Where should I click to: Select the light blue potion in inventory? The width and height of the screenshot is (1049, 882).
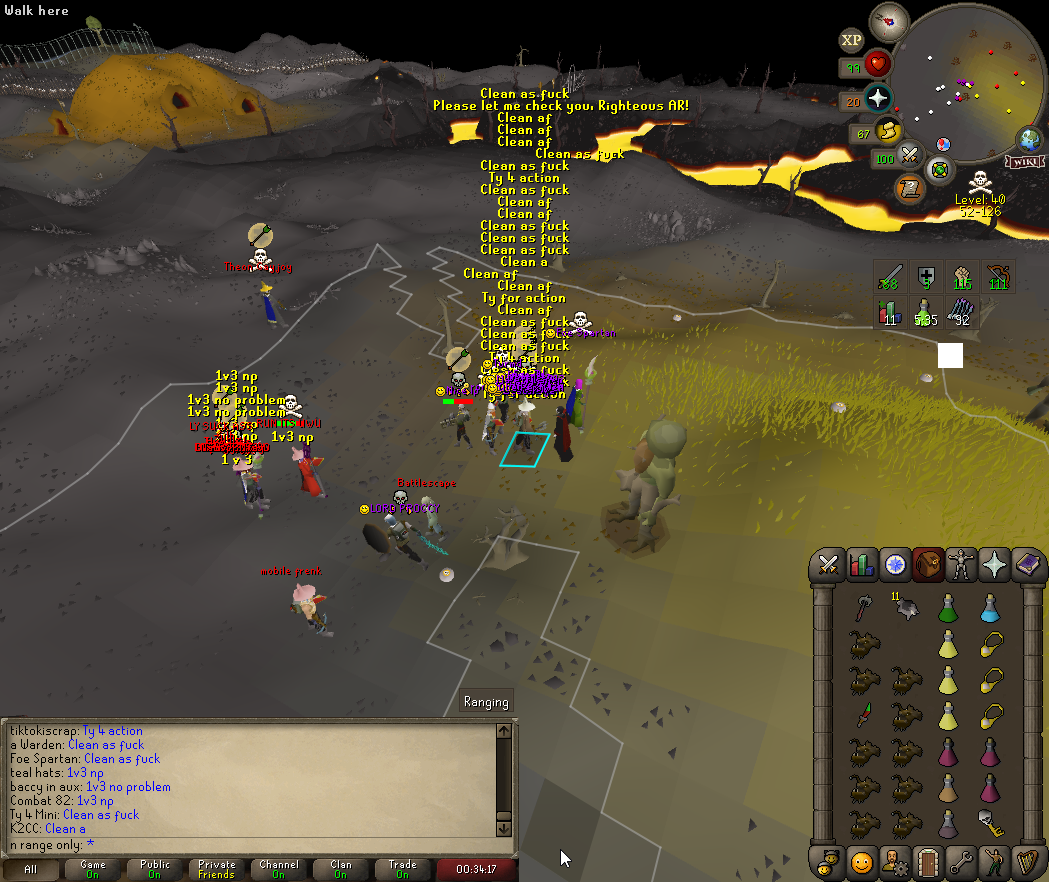point(989,607)
